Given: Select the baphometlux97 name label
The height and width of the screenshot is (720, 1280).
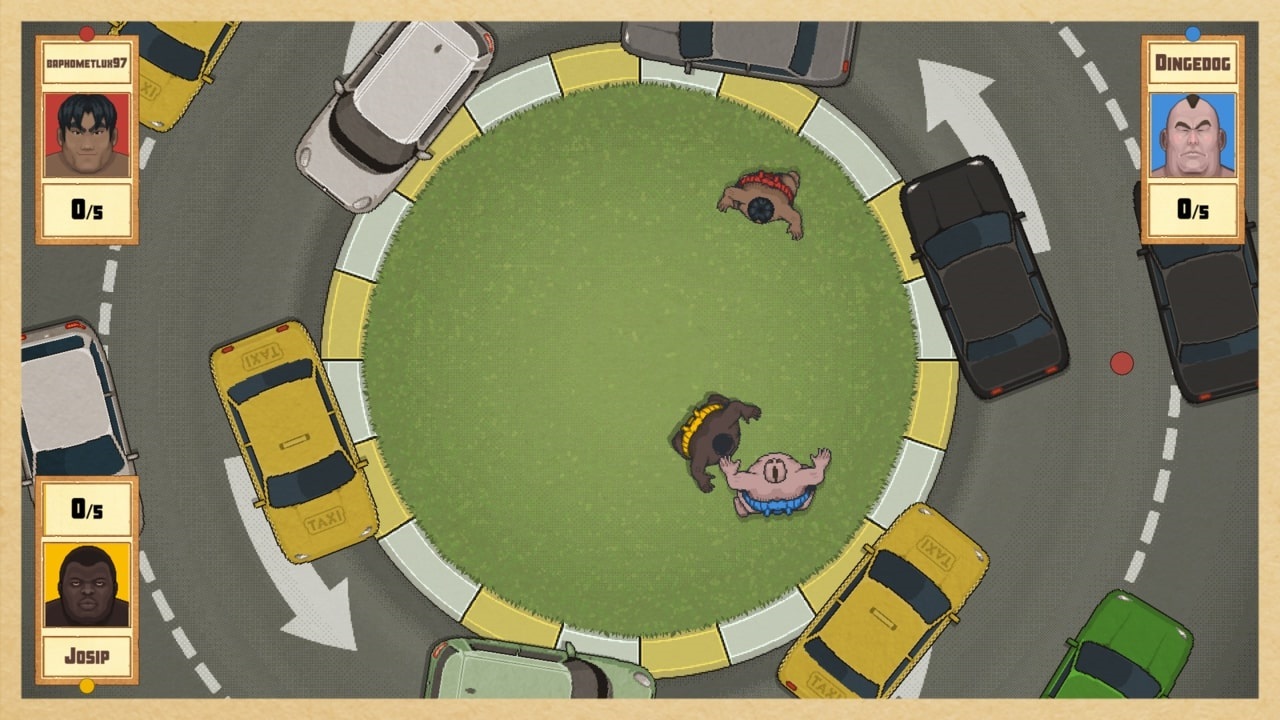Looking at the screenshot, I should pos(86,62).
